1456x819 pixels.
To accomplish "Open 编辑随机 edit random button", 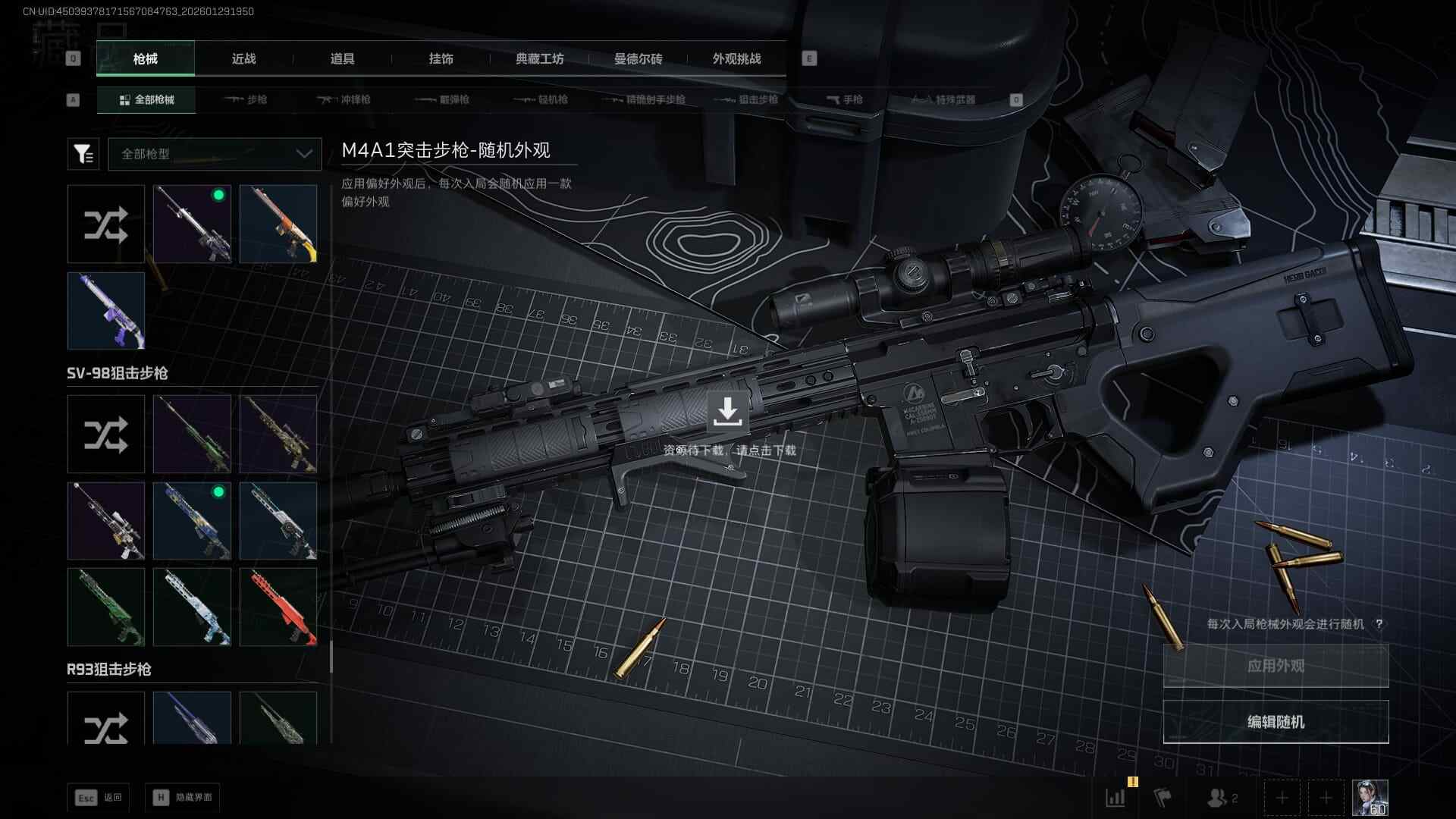I will click(1276, 722).
